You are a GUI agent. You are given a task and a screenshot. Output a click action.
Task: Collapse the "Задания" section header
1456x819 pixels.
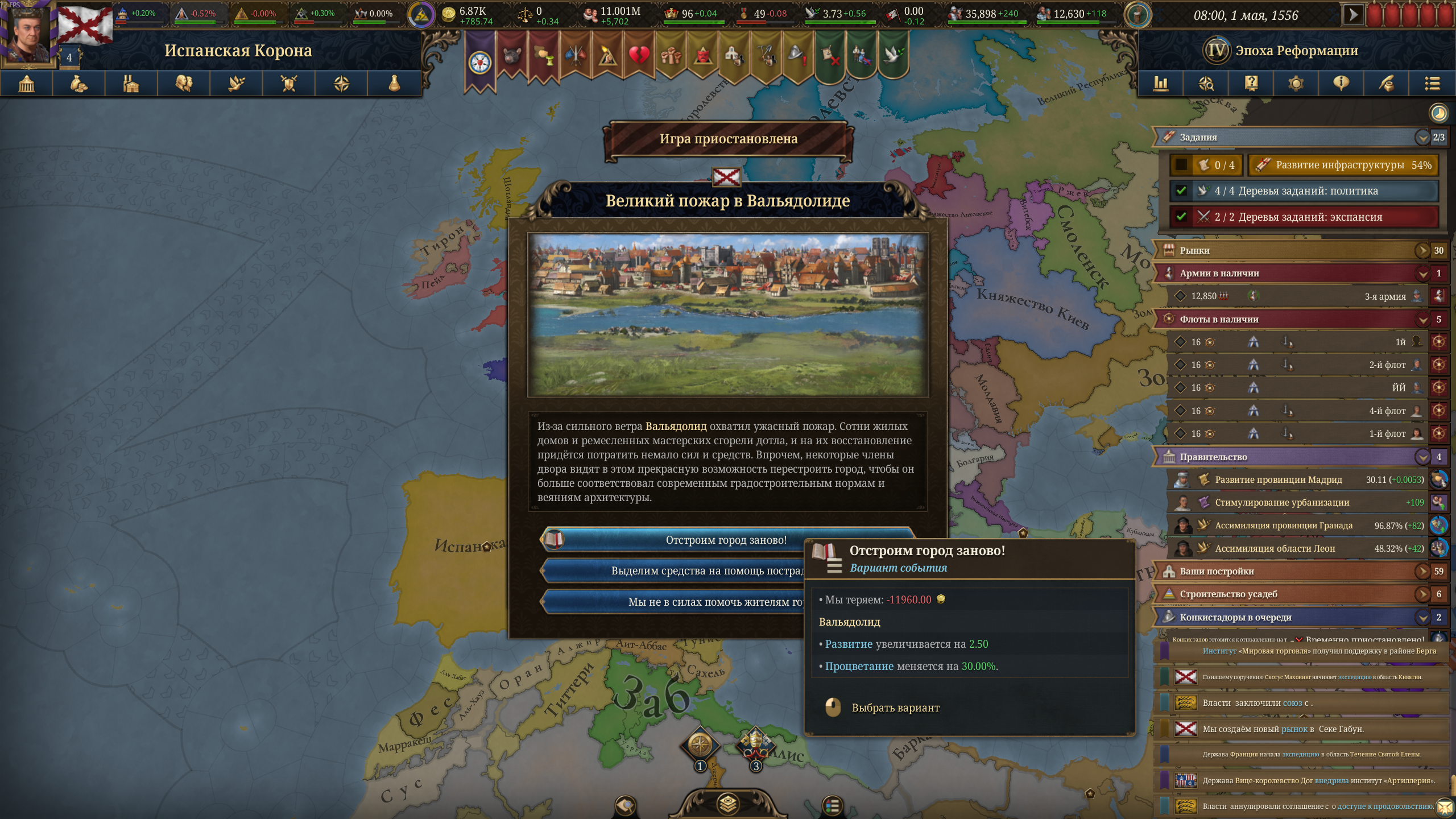pyautogui.click(x=1422, y=137)
